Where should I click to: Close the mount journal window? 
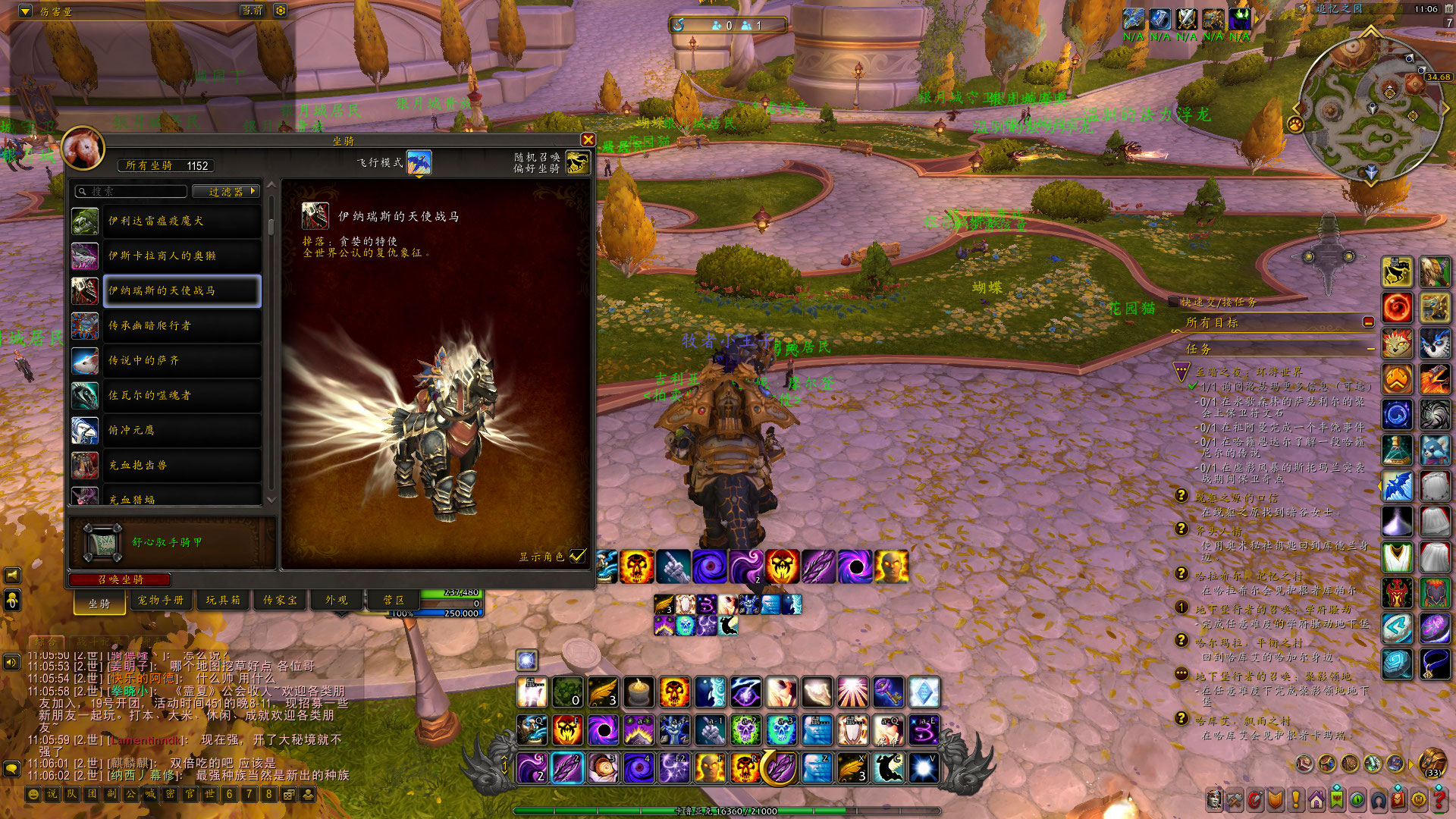click(x=588, y=140)
